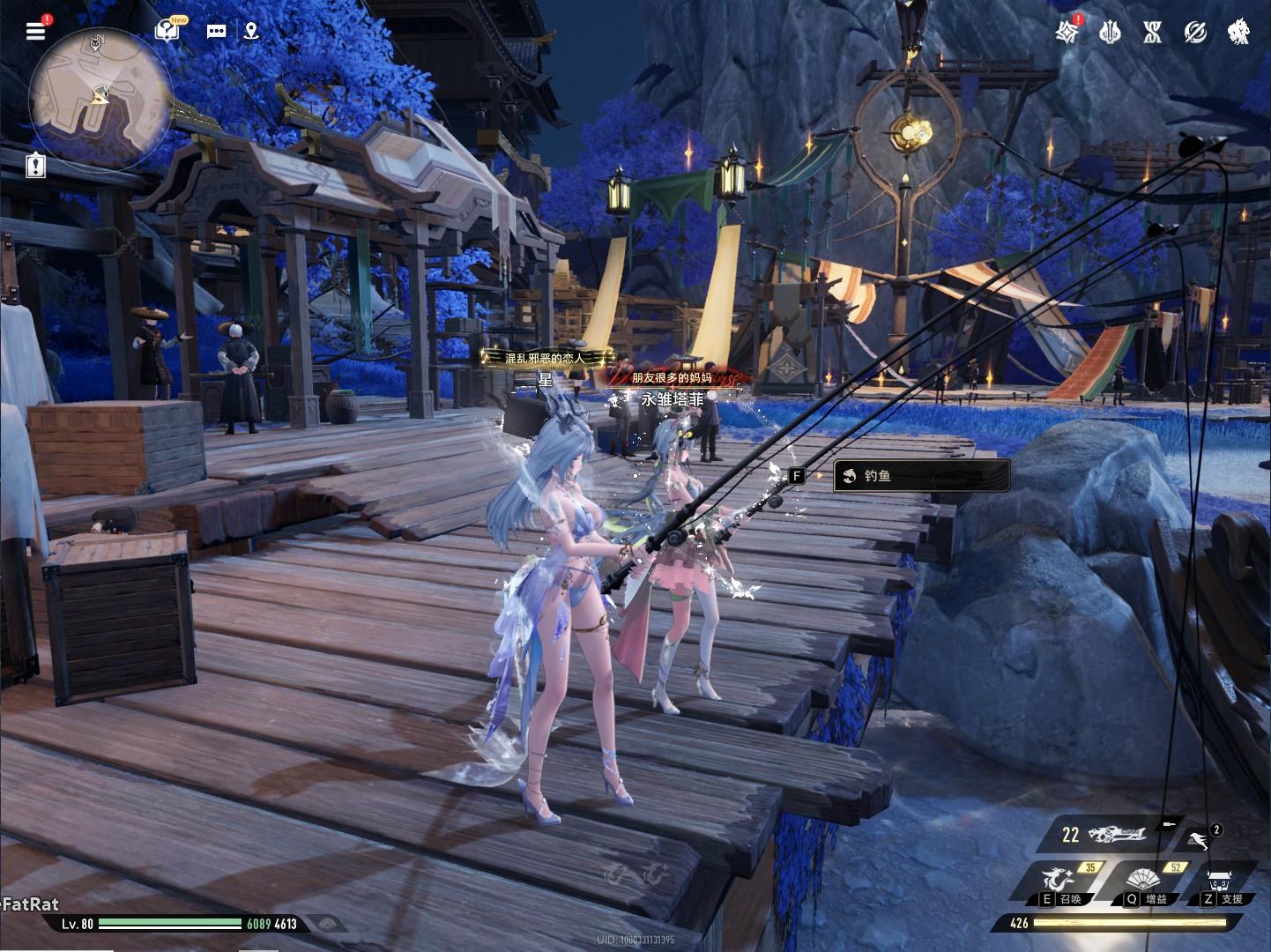Select the 钓鱼 fishing interaction option

(920, 476)
